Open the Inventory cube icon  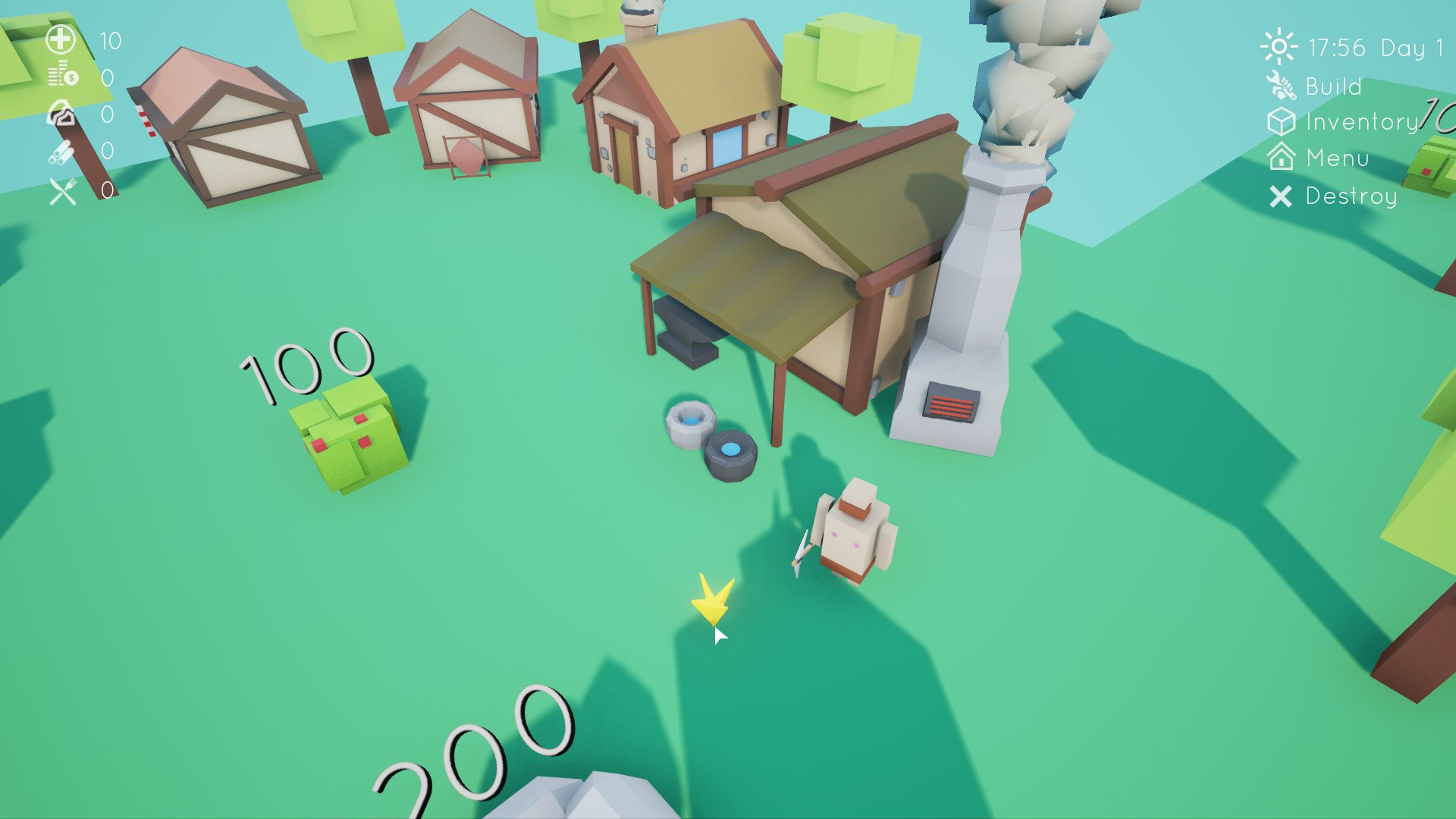[x=1282, y=122]
